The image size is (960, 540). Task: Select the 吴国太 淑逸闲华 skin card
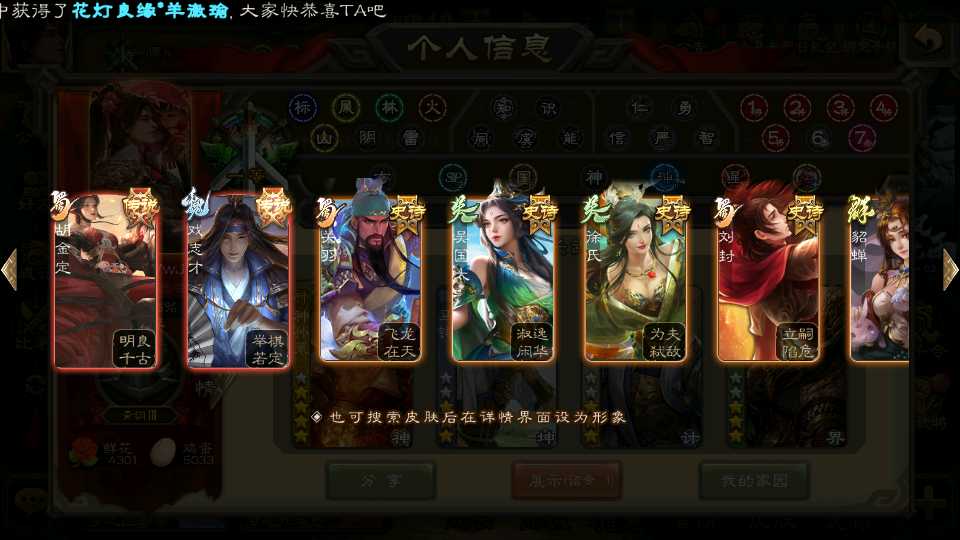503,280
